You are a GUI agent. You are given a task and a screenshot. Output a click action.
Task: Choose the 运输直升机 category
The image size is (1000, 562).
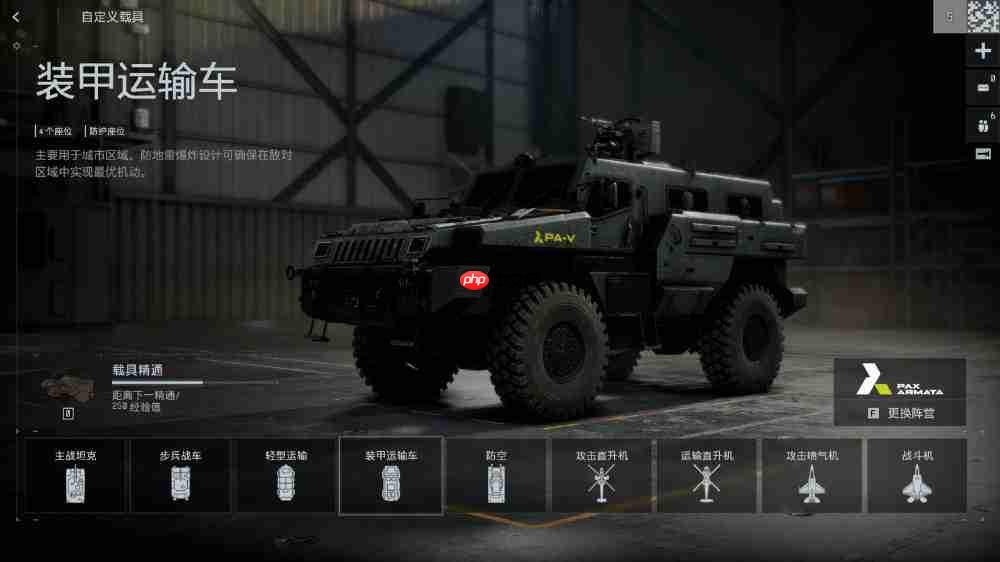706,476
